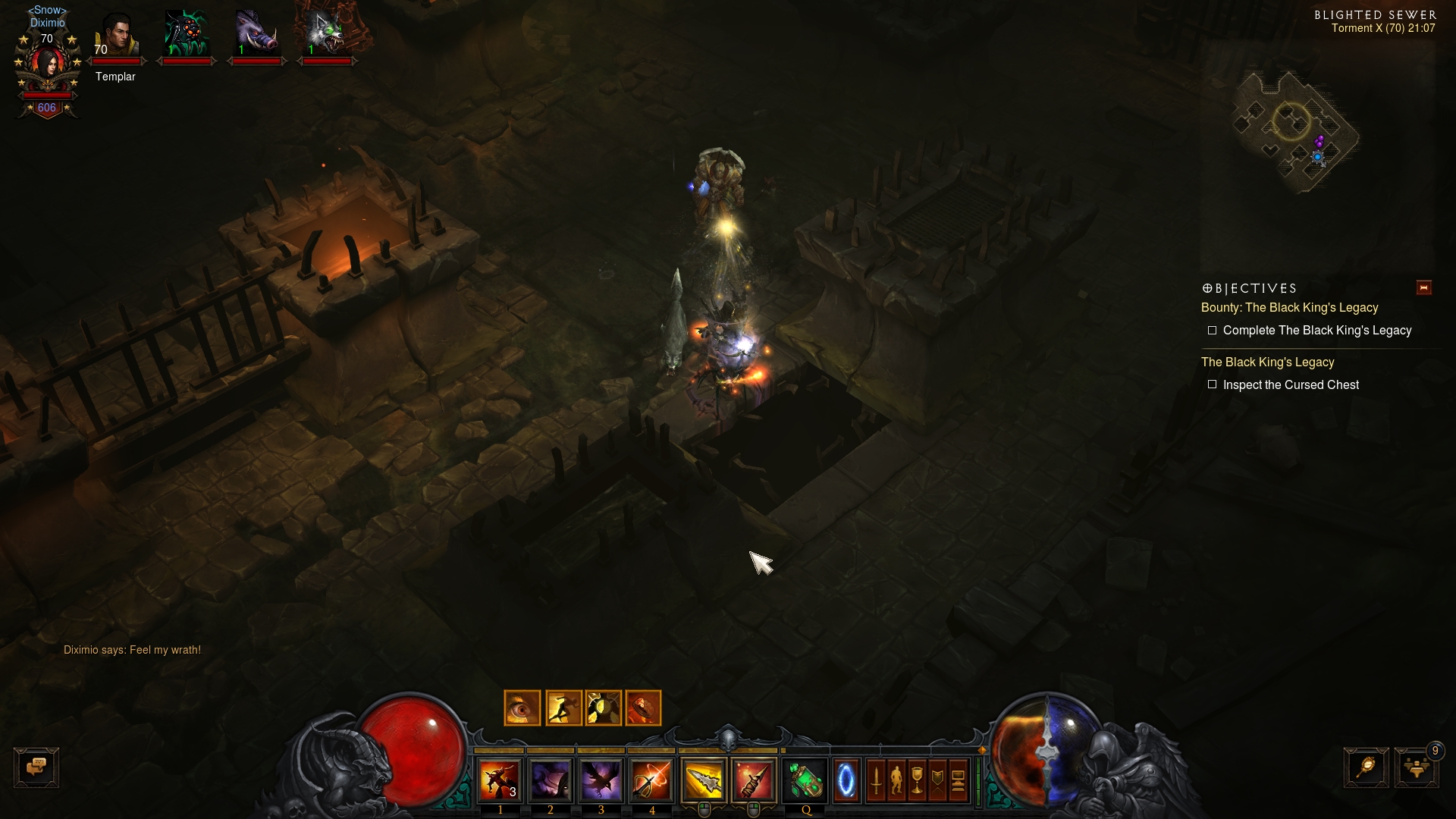
Task: Collapse the Objectives tracker panel
Action: [1423, 287]
